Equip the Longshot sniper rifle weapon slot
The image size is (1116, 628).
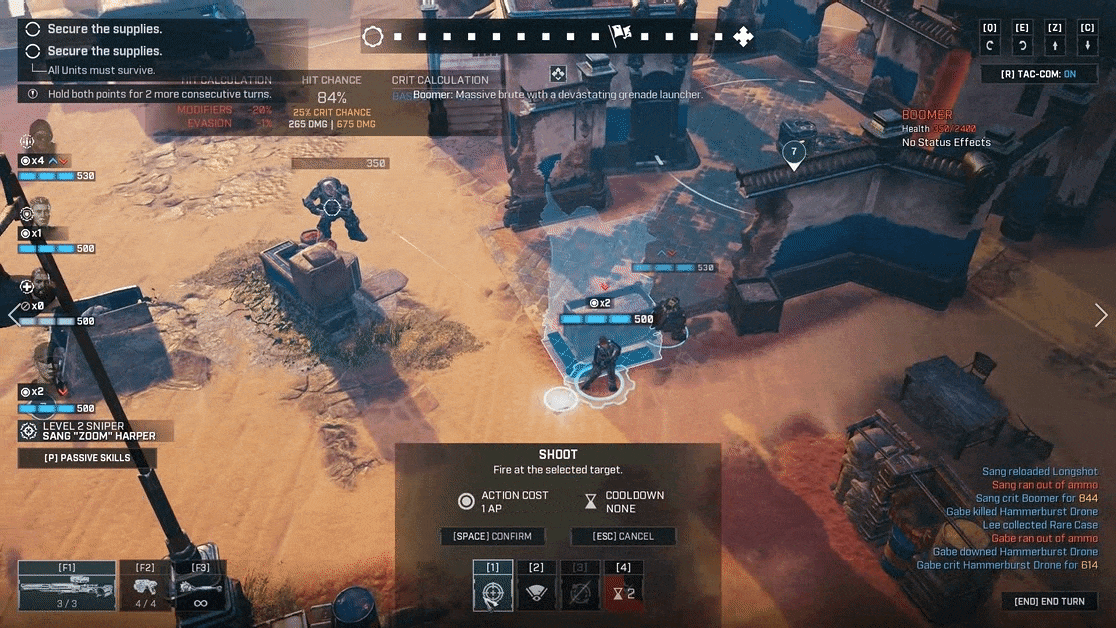pos(66,587)
